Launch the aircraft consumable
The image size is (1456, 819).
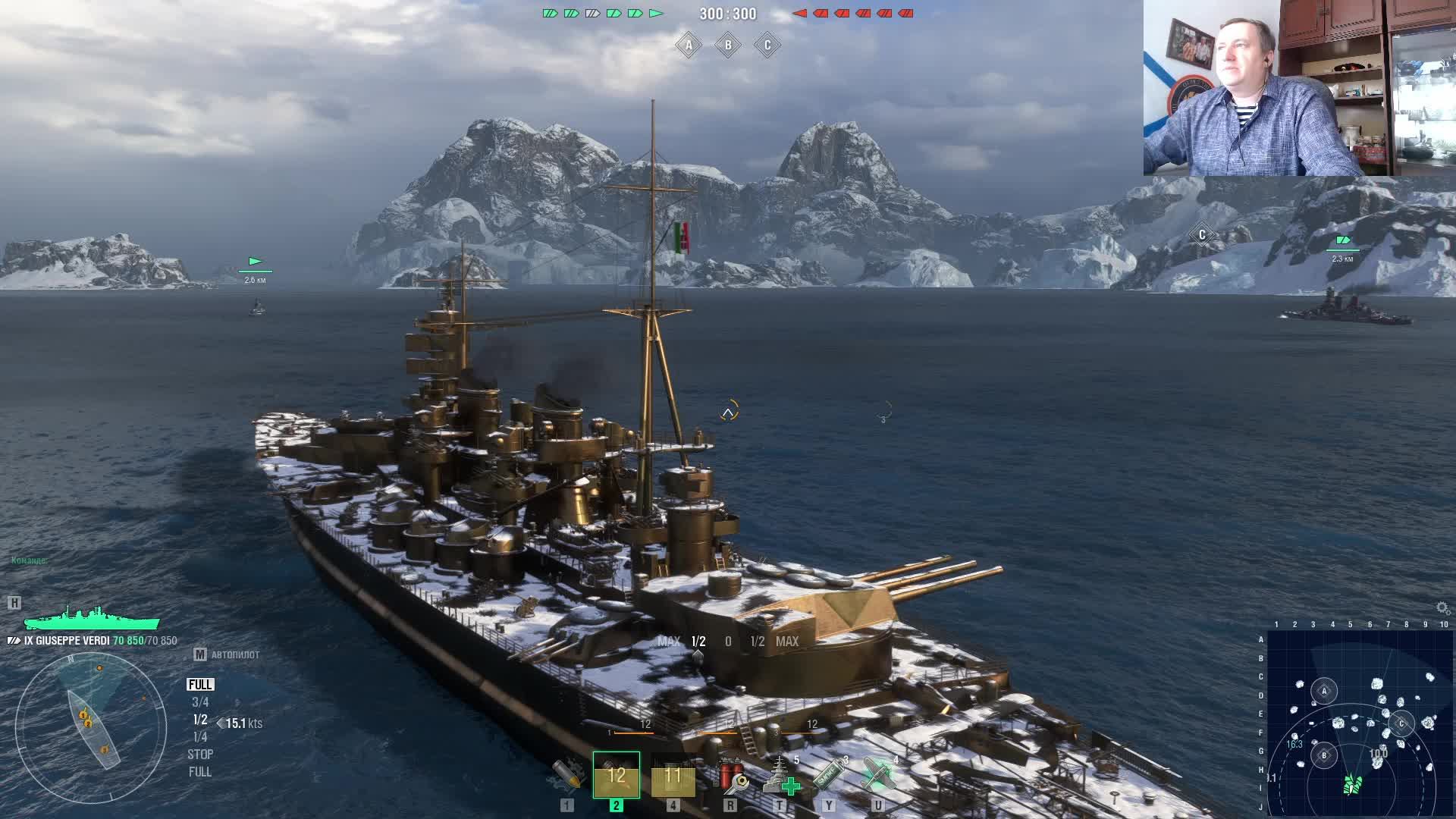tap(878, 774)
